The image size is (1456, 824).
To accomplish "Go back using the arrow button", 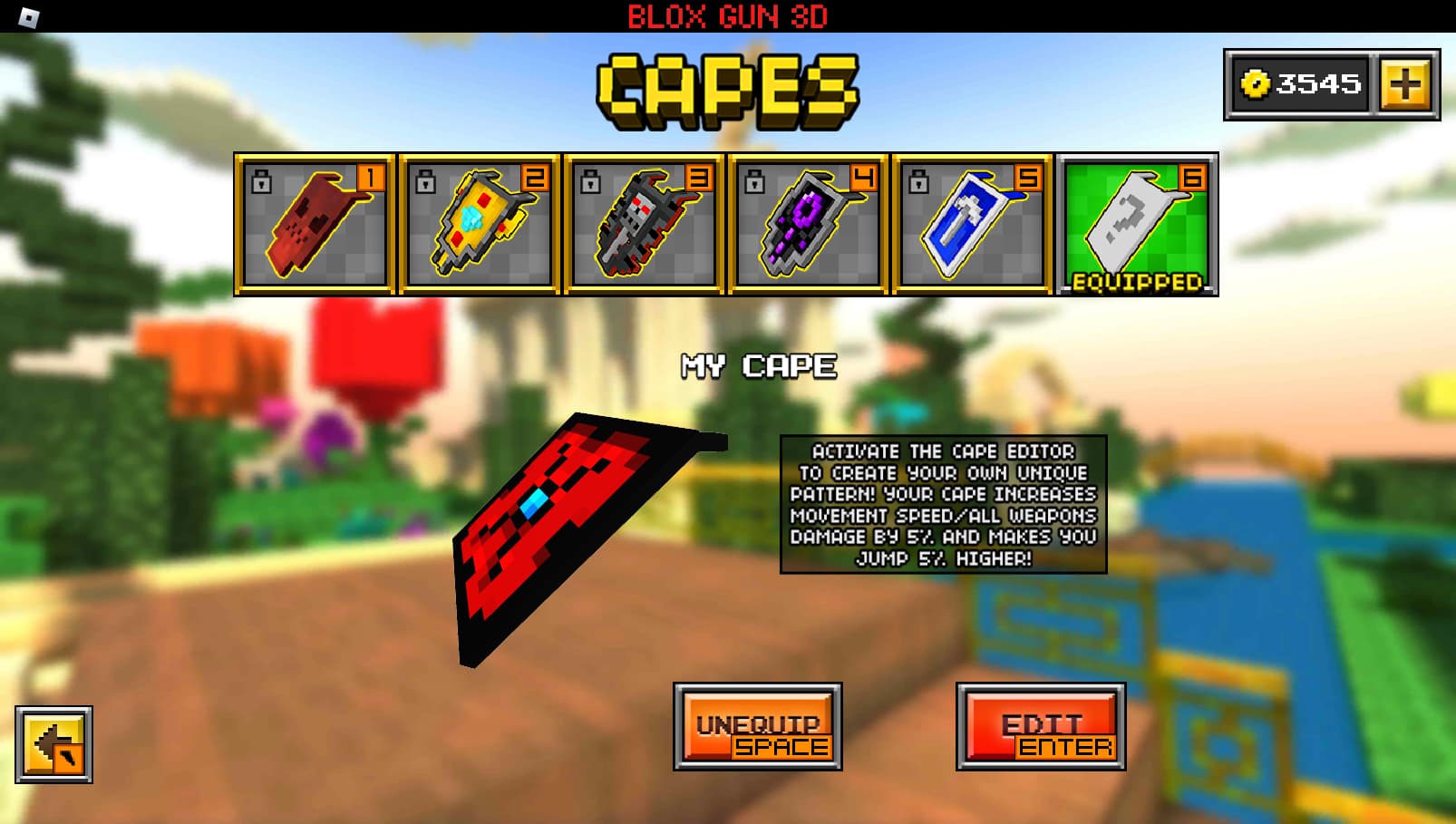I will [x=54, y=745].
